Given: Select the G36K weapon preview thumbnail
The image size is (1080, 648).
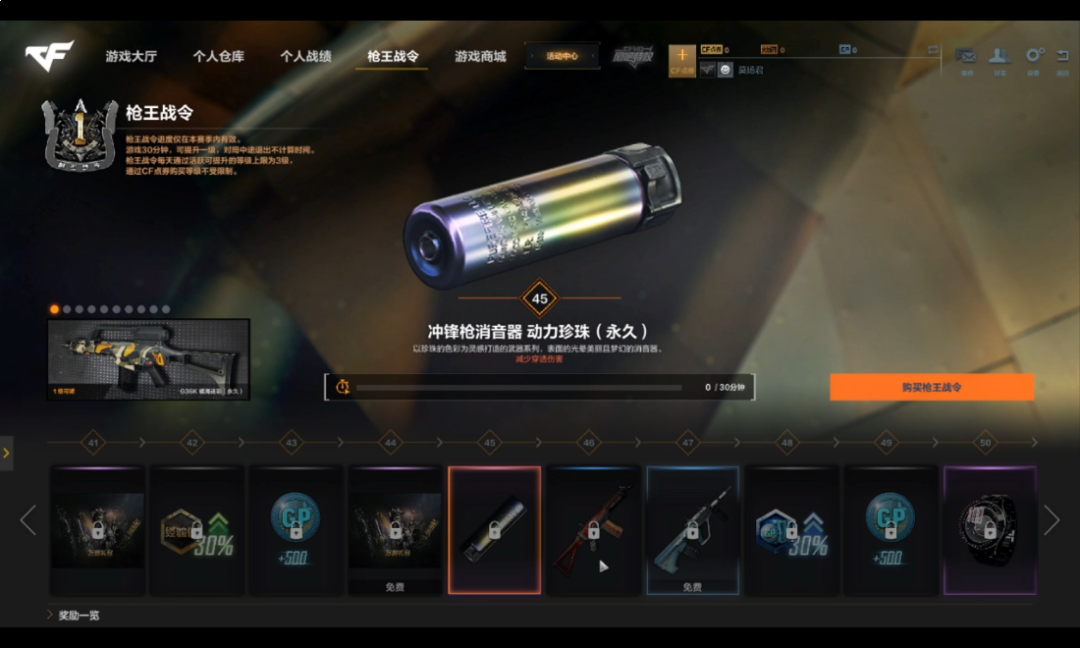Looking at the screenshot, I should tap(149, 359).
